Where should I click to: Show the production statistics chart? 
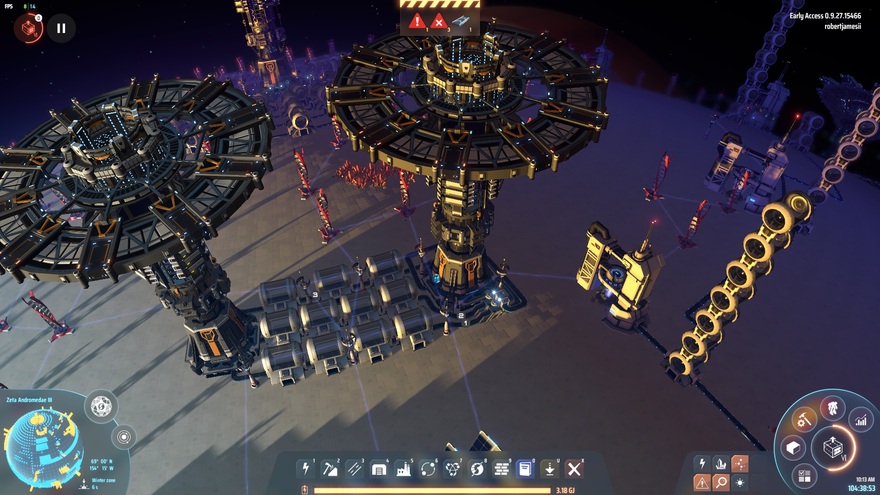pyautogui.click(x=860, y=420)
